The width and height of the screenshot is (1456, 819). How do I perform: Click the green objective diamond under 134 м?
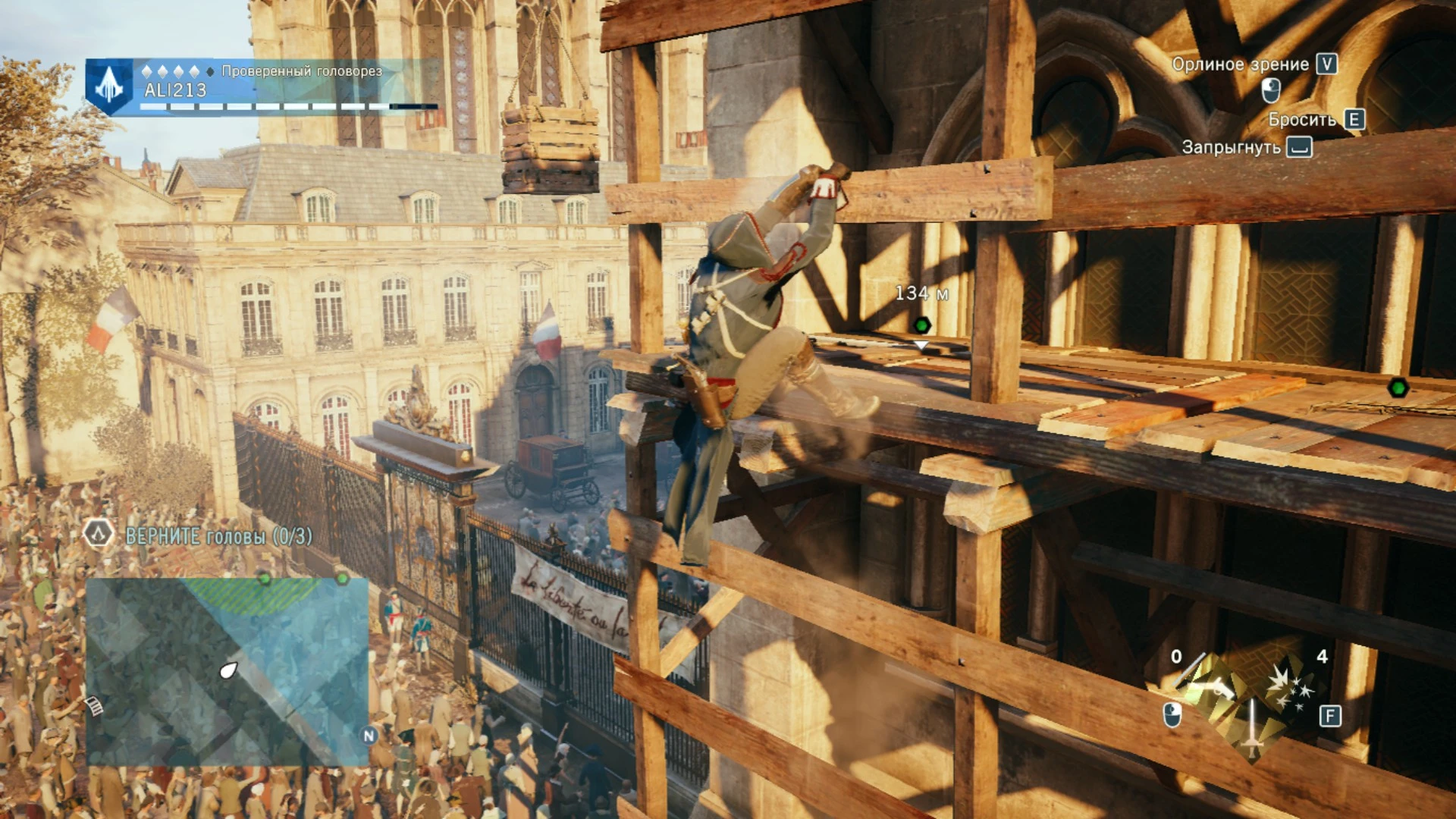click(922, 324)
